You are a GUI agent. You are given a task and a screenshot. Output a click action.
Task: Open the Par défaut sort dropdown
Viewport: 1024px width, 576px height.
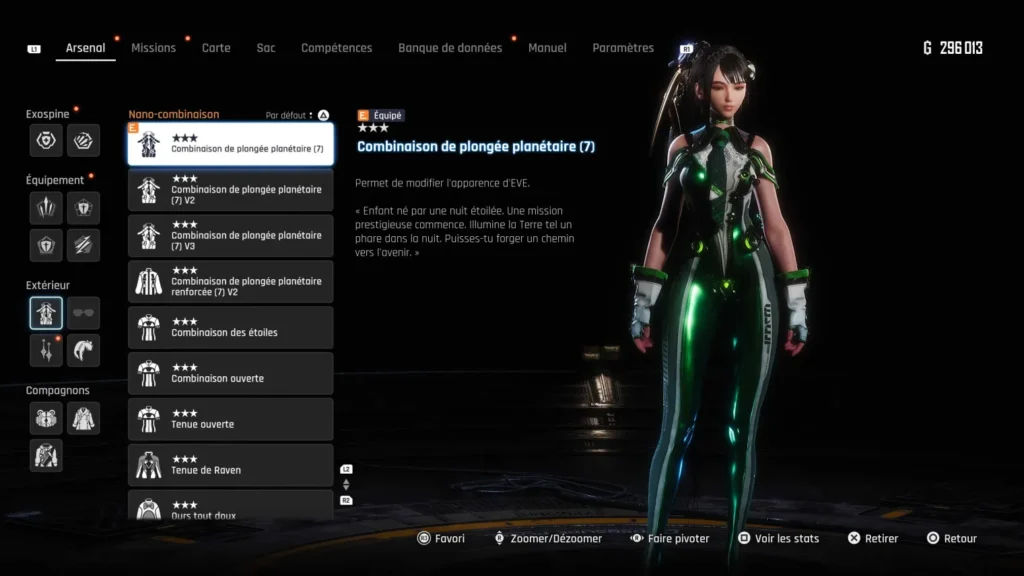tap(290, 116)
